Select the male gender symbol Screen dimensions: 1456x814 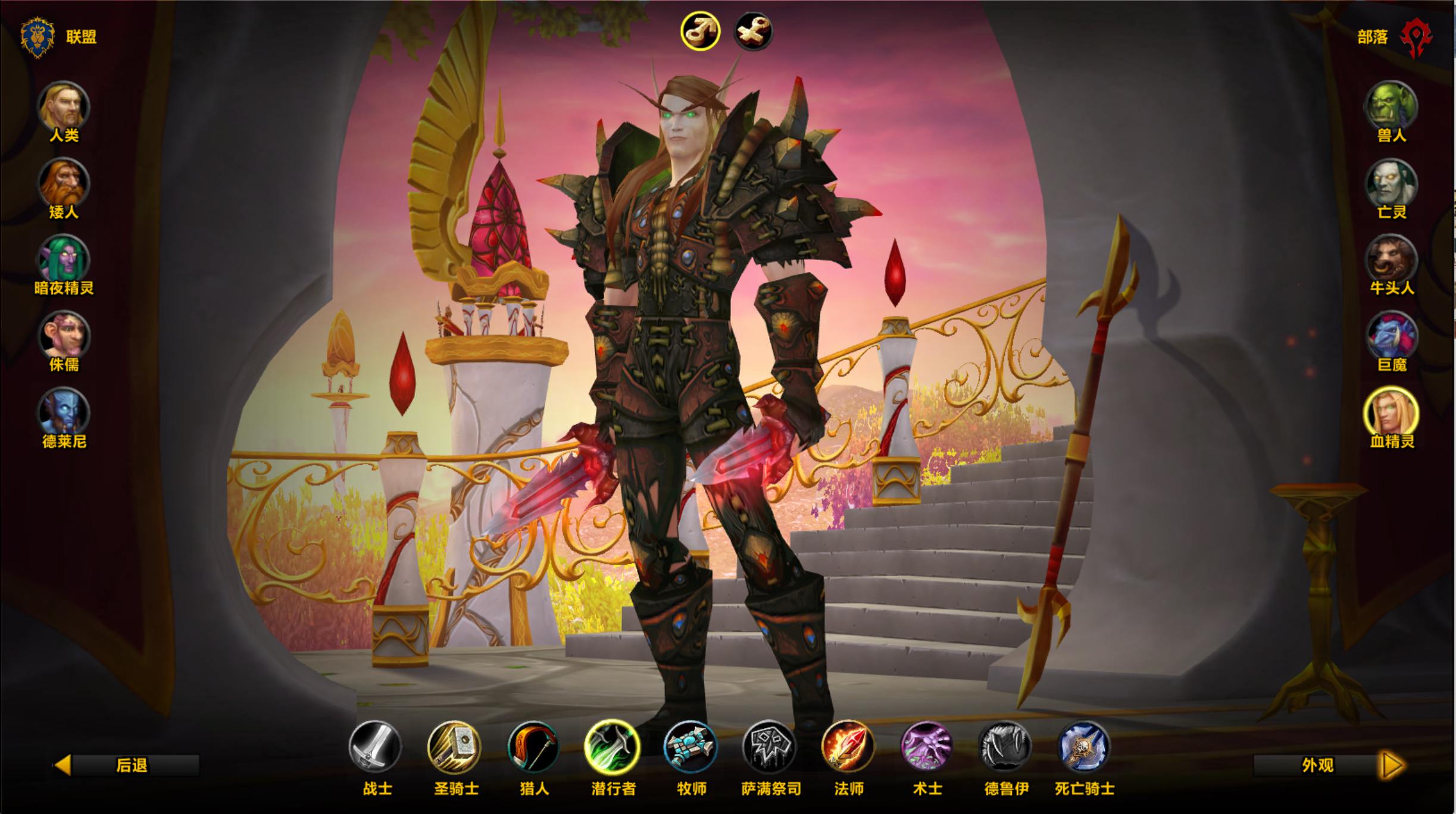coord(701,31)
